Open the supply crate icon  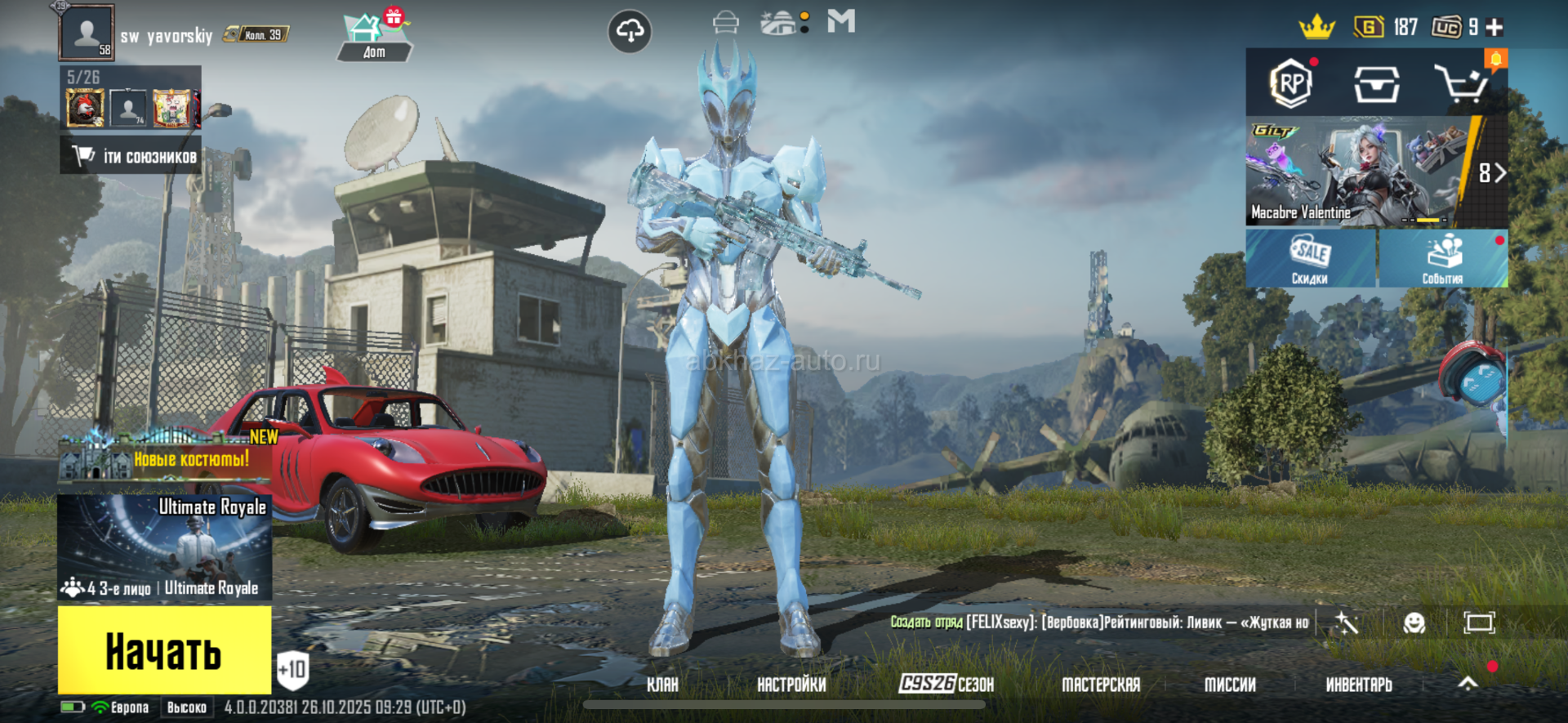1377,83
